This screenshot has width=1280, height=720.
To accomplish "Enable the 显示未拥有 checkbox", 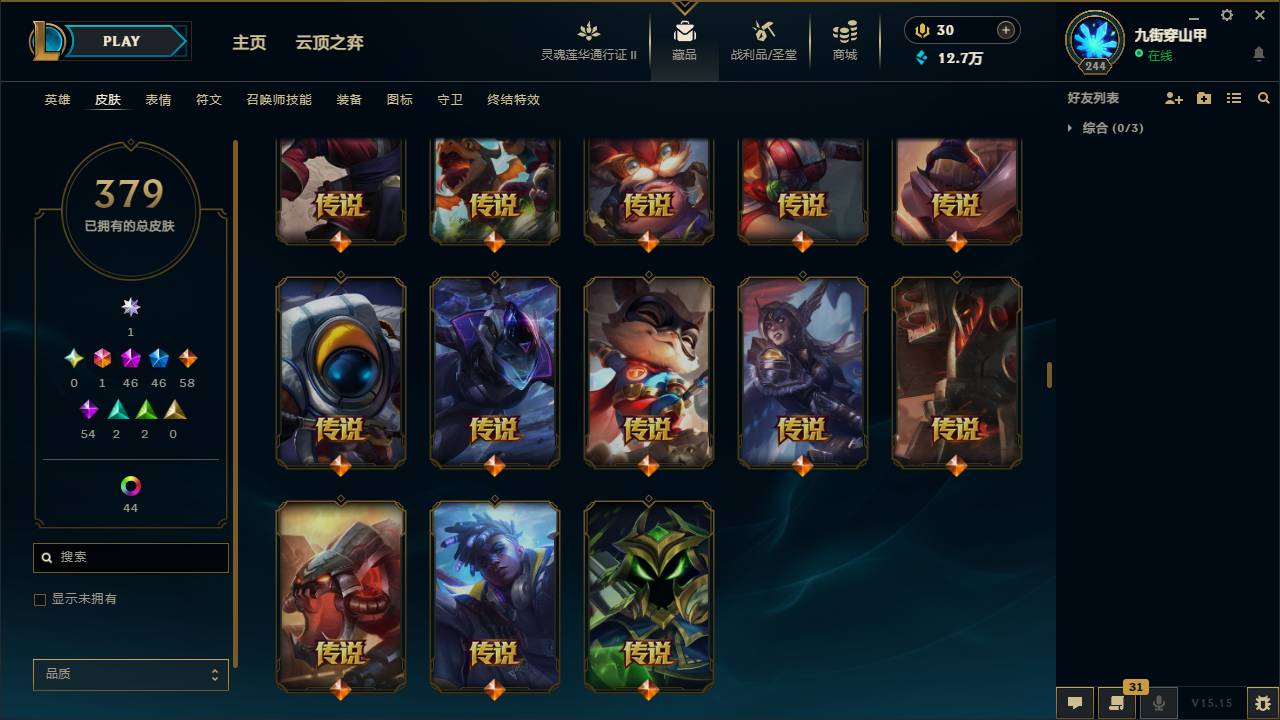I will 40,599.
